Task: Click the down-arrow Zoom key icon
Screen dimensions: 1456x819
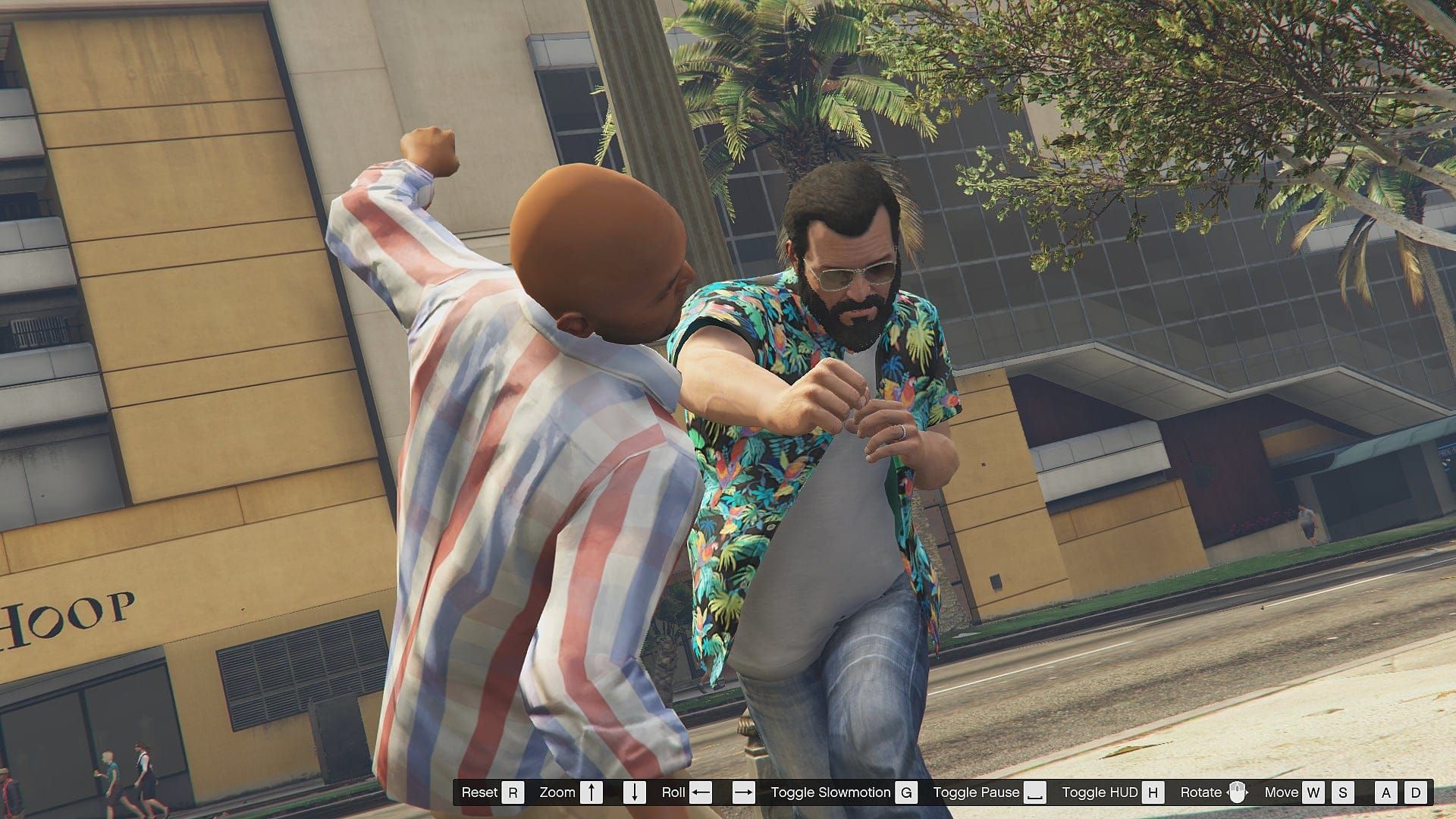Action: pos(634,793)
